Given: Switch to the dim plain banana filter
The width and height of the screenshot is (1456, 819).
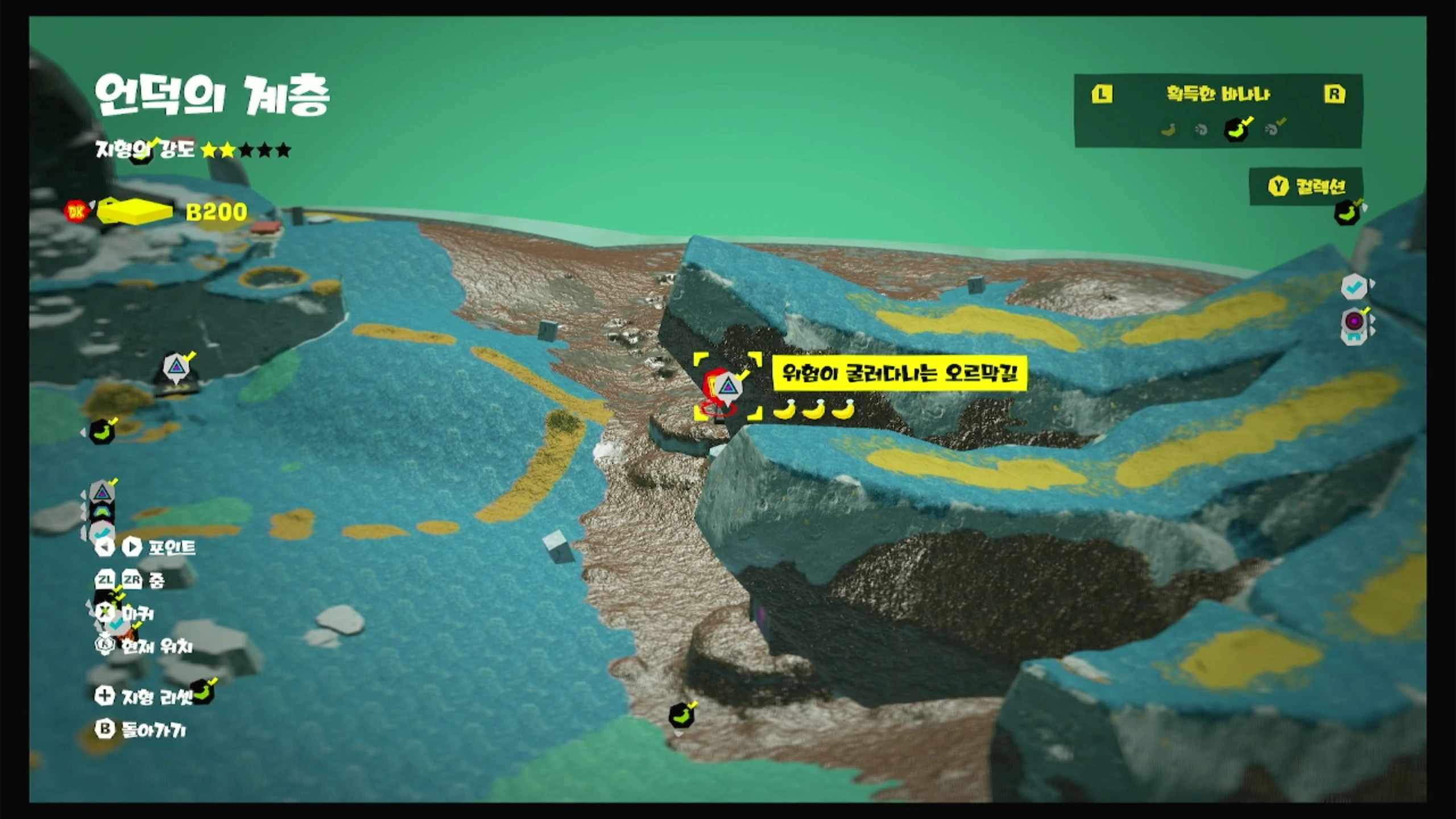Looking at the screenshot, I should point(1168,130).
